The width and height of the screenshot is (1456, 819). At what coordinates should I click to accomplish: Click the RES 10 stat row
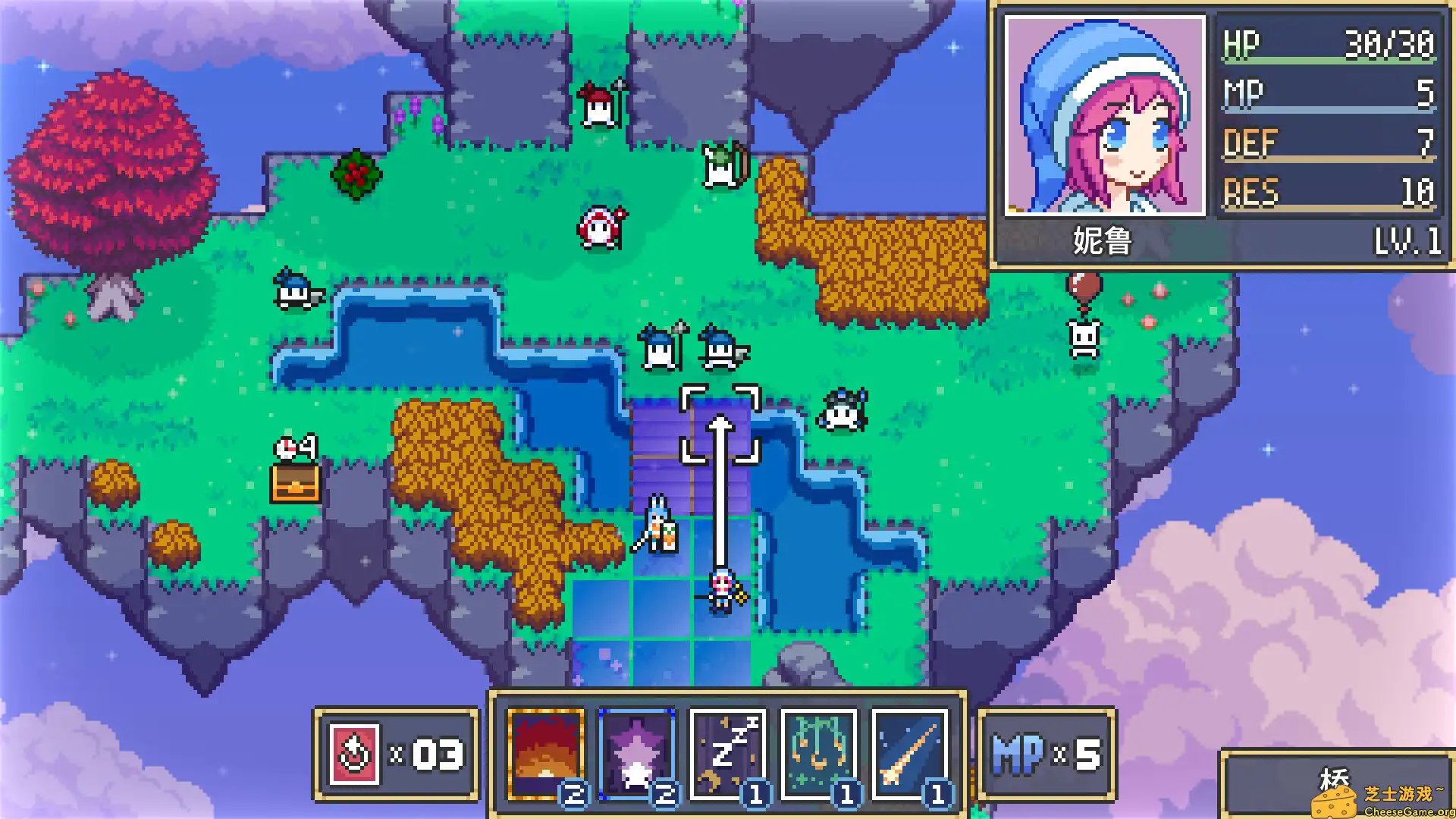point(1327,192)
